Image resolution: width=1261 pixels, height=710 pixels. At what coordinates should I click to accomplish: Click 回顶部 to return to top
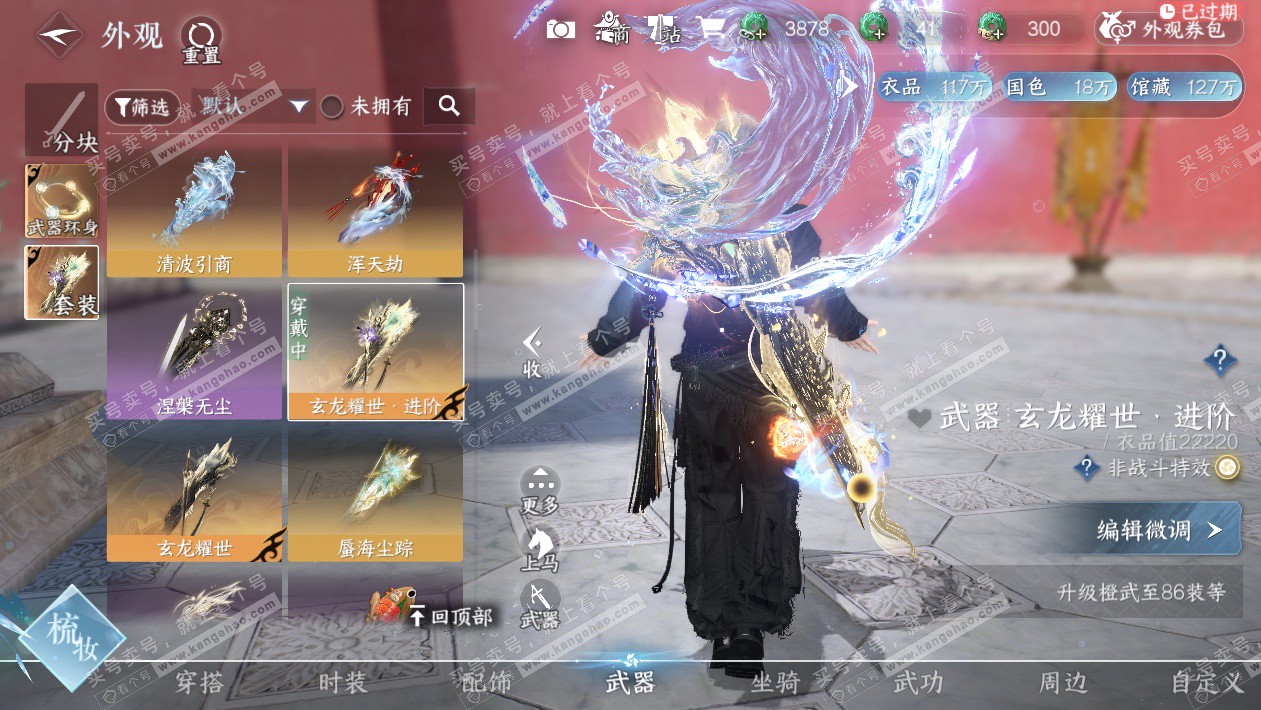(x=451, y=616)
